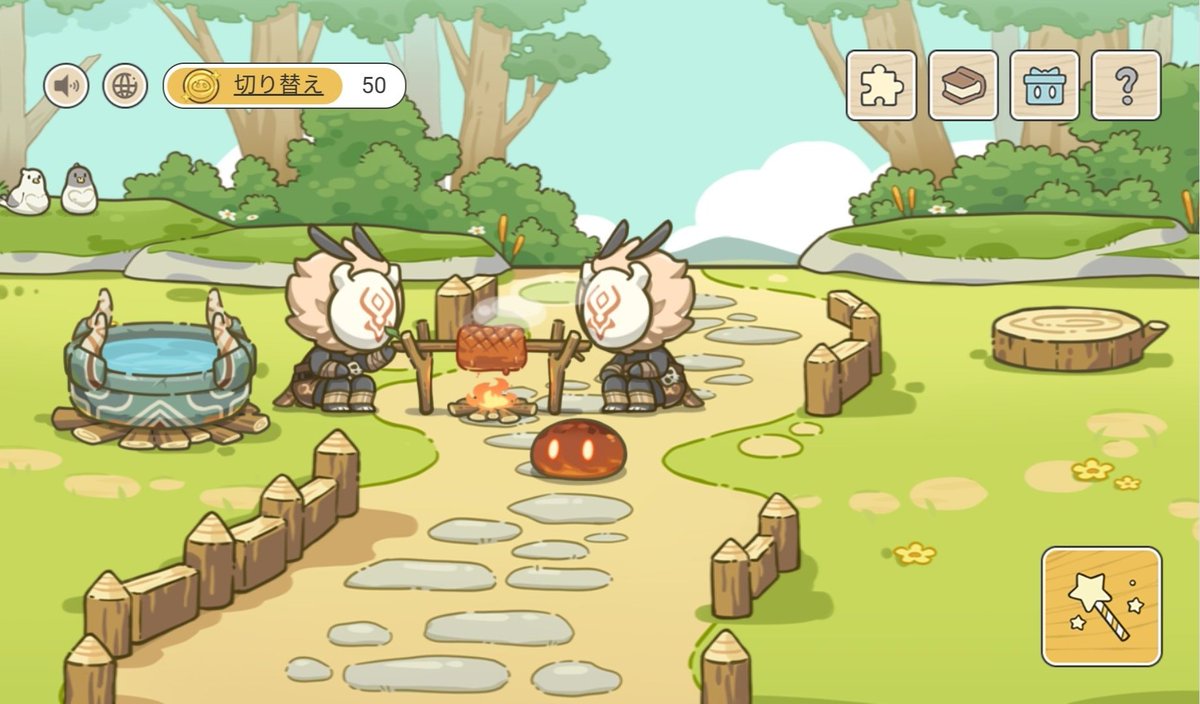Open the gift box rewards
Screen dimensions: 1200x704
coord(1044,86)
